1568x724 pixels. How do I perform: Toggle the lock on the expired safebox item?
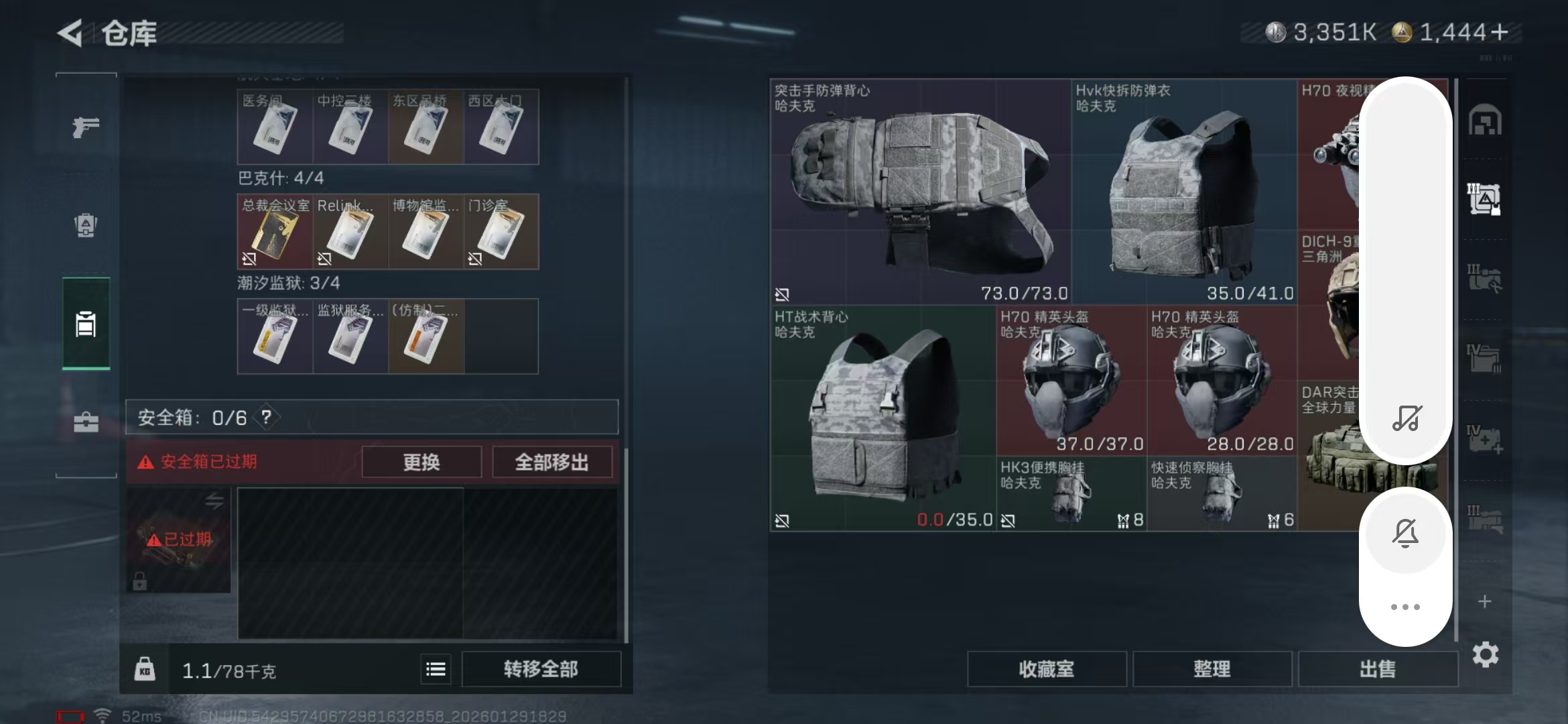(139, 581)
